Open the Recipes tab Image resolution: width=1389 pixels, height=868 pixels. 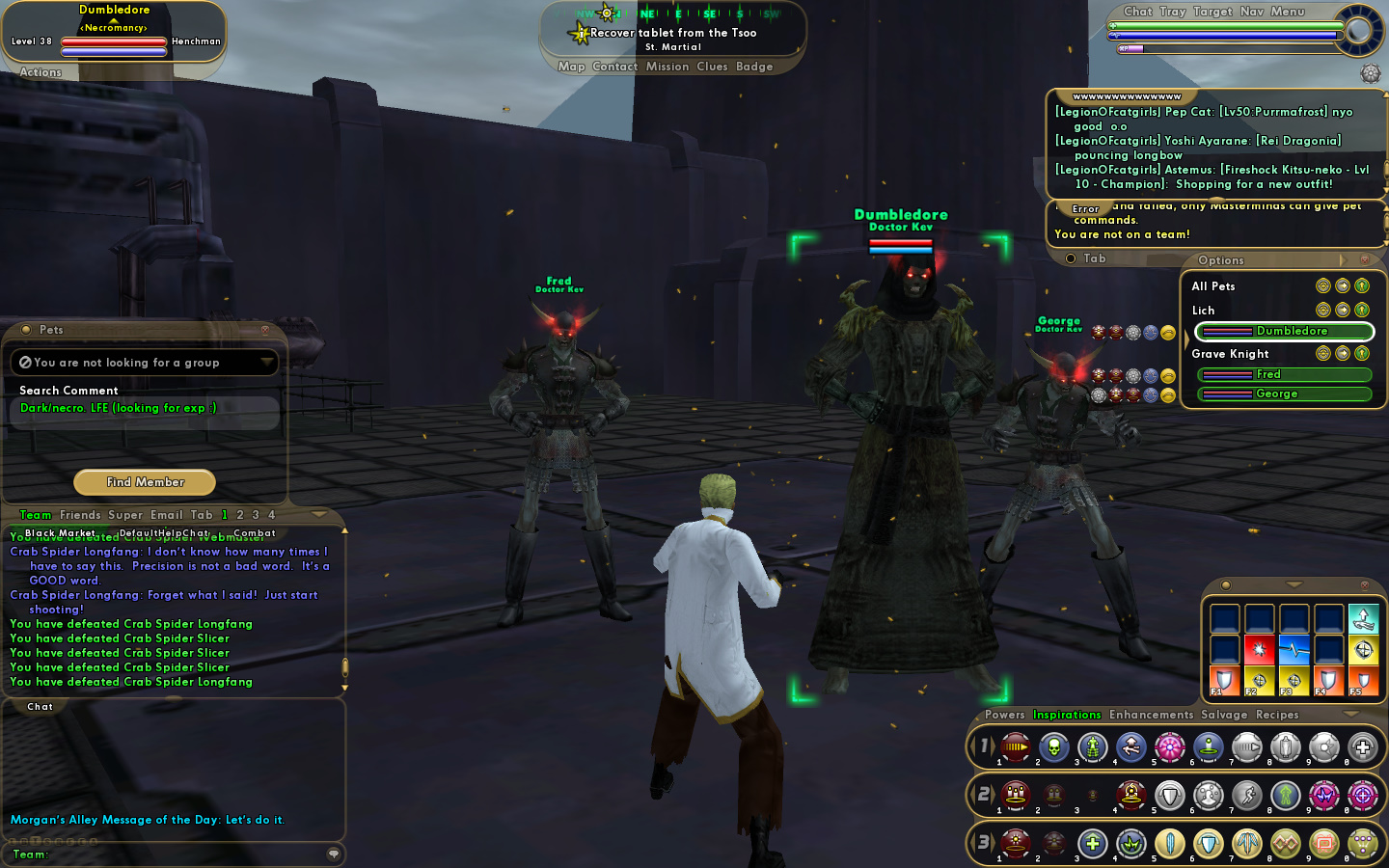click(1277, 715)
